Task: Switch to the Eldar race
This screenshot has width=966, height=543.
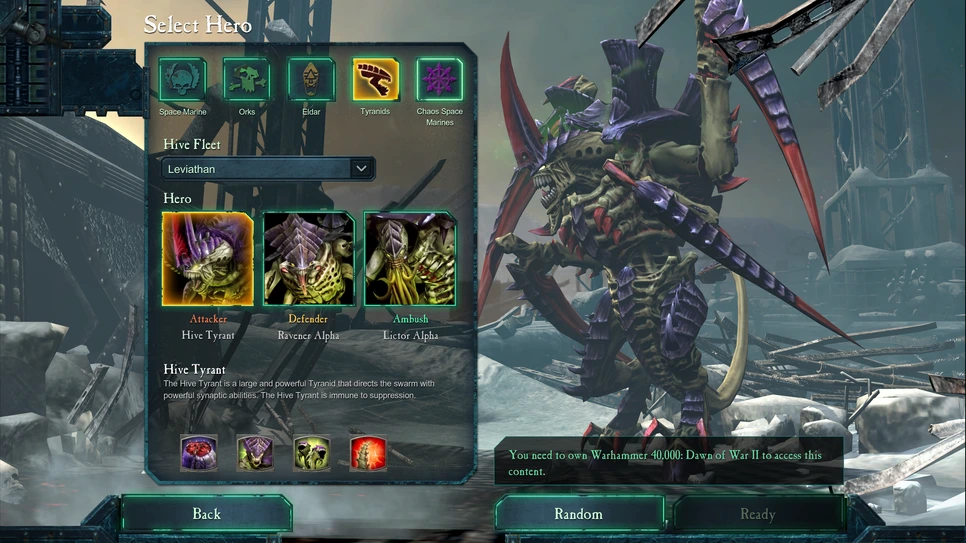Action: tap(311, 80)
